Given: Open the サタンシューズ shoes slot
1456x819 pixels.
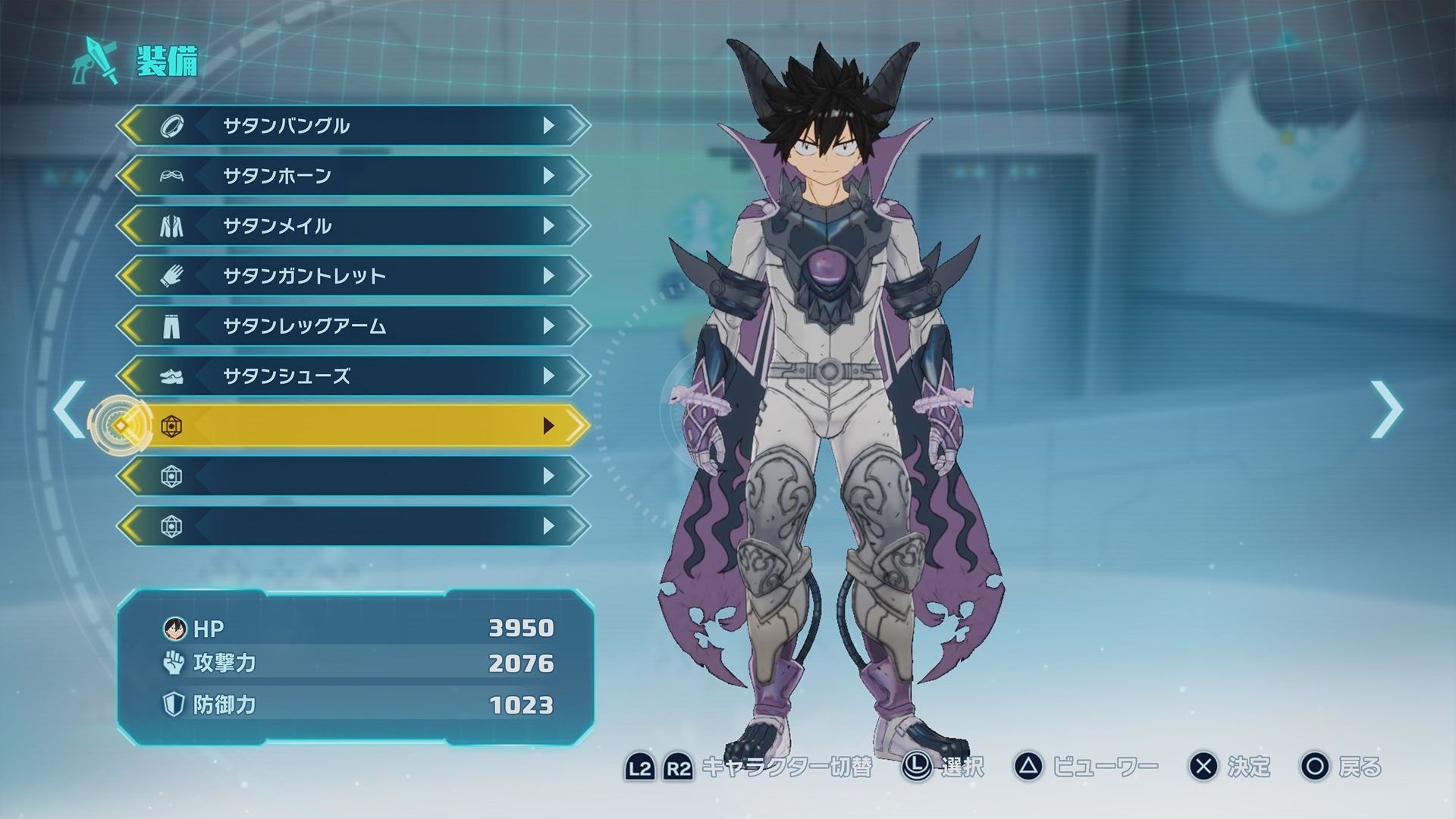Looking at the screenshot, I should pos(353,376).
